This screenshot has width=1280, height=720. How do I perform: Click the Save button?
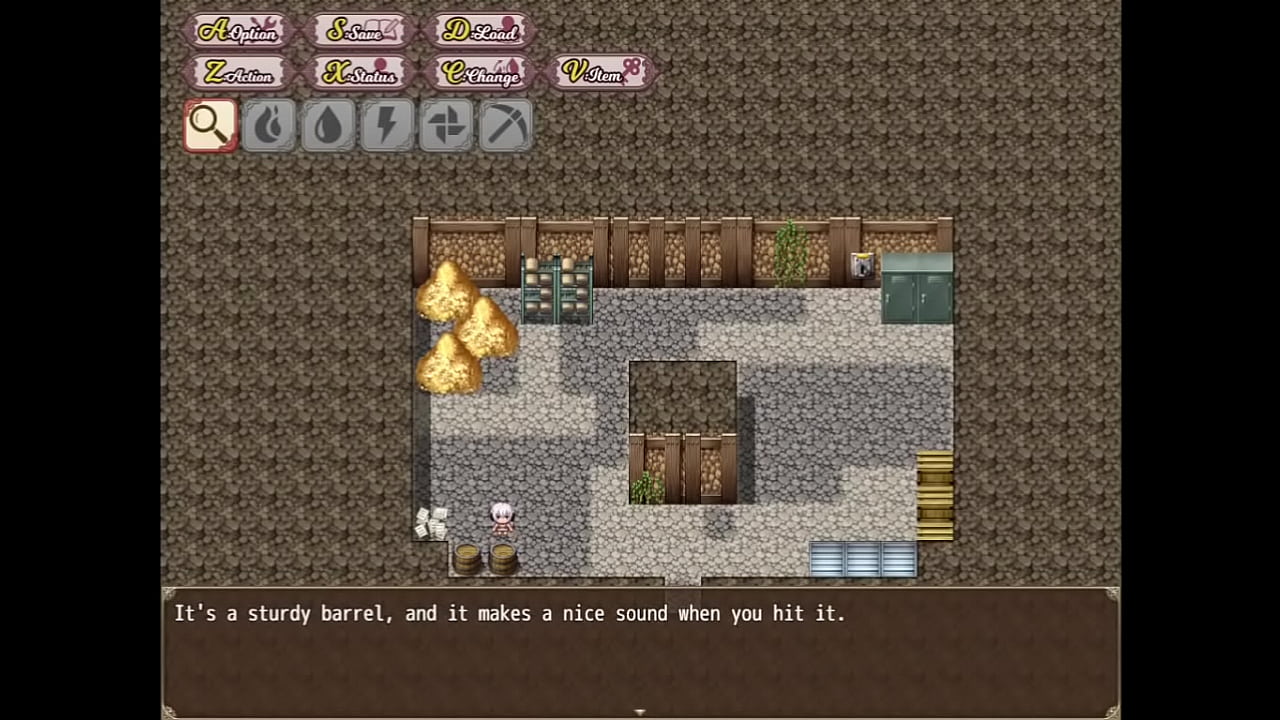pos(360,31)
